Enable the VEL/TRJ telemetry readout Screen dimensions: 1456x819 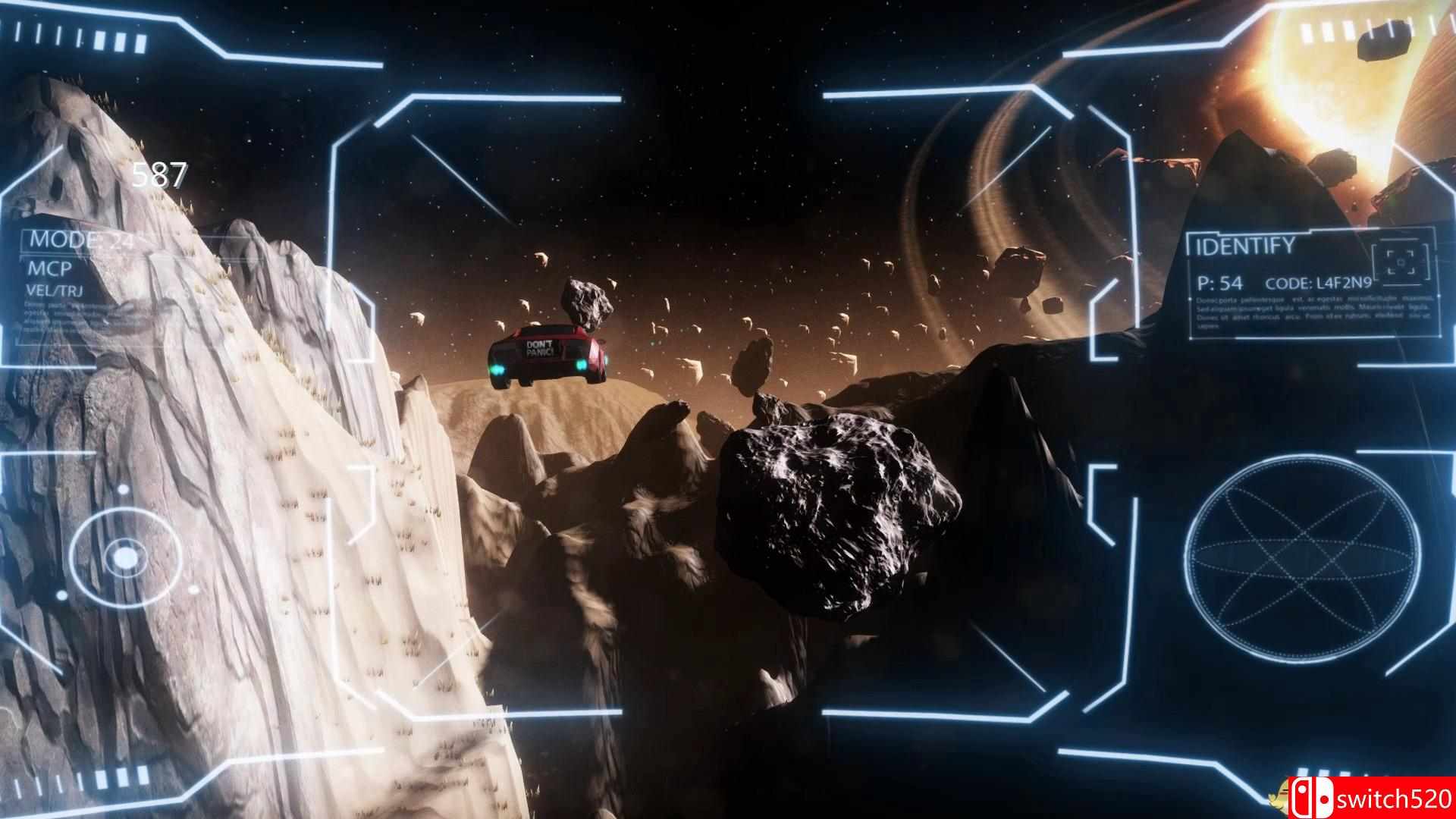pyautogui.click(x=55, y=289)
